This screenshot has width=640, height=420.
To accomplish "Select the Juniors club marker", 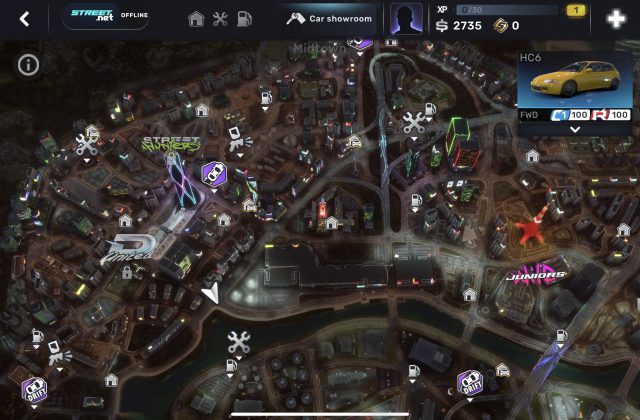I will 538,273.
